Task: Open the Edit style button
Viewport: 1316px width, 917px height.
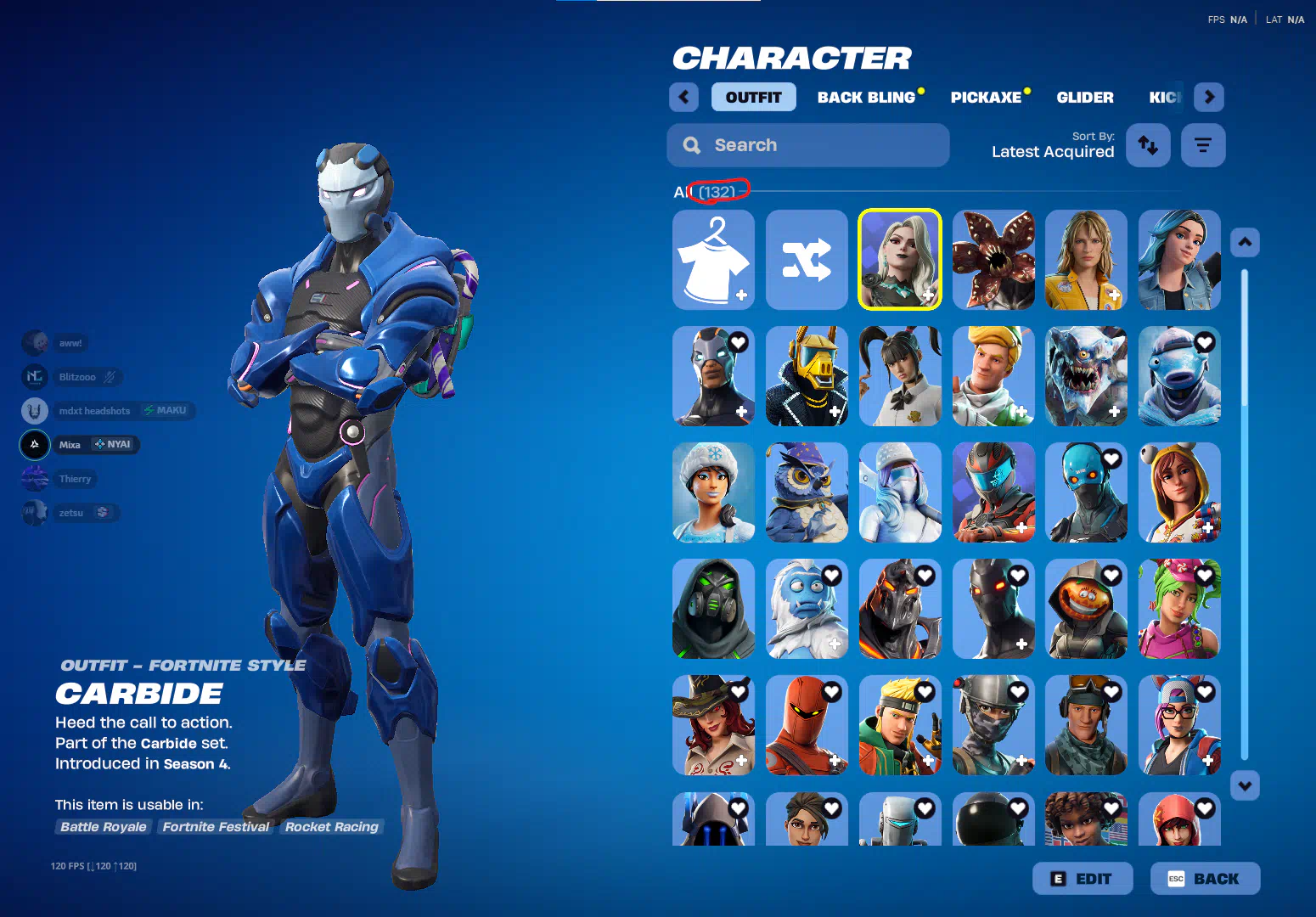Action: pos(1083,879)
